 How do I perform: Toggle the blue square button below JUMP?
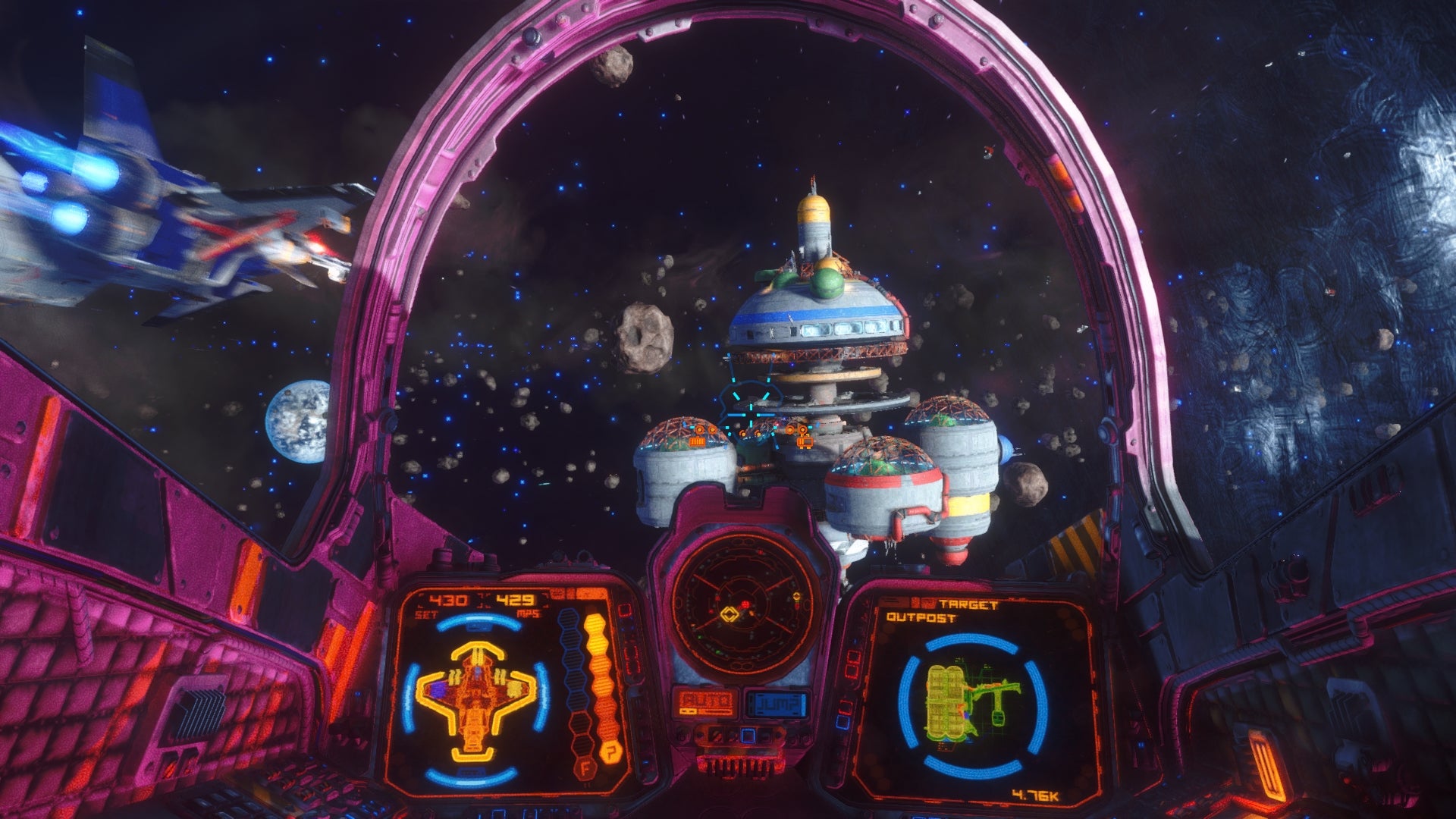(748, 736)
